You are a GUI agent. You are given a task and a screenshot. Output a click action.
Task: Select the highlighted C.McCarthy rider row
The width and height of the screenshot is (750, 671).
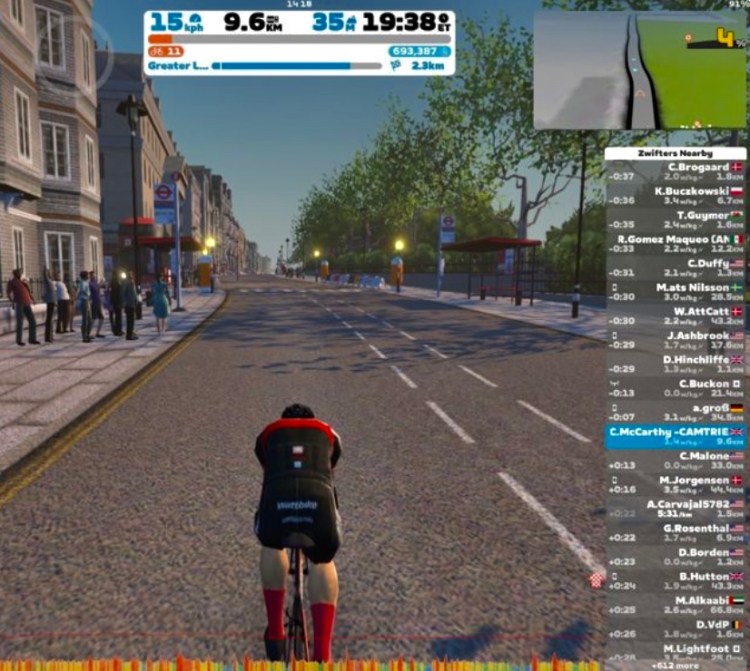[x=676, y=436]
